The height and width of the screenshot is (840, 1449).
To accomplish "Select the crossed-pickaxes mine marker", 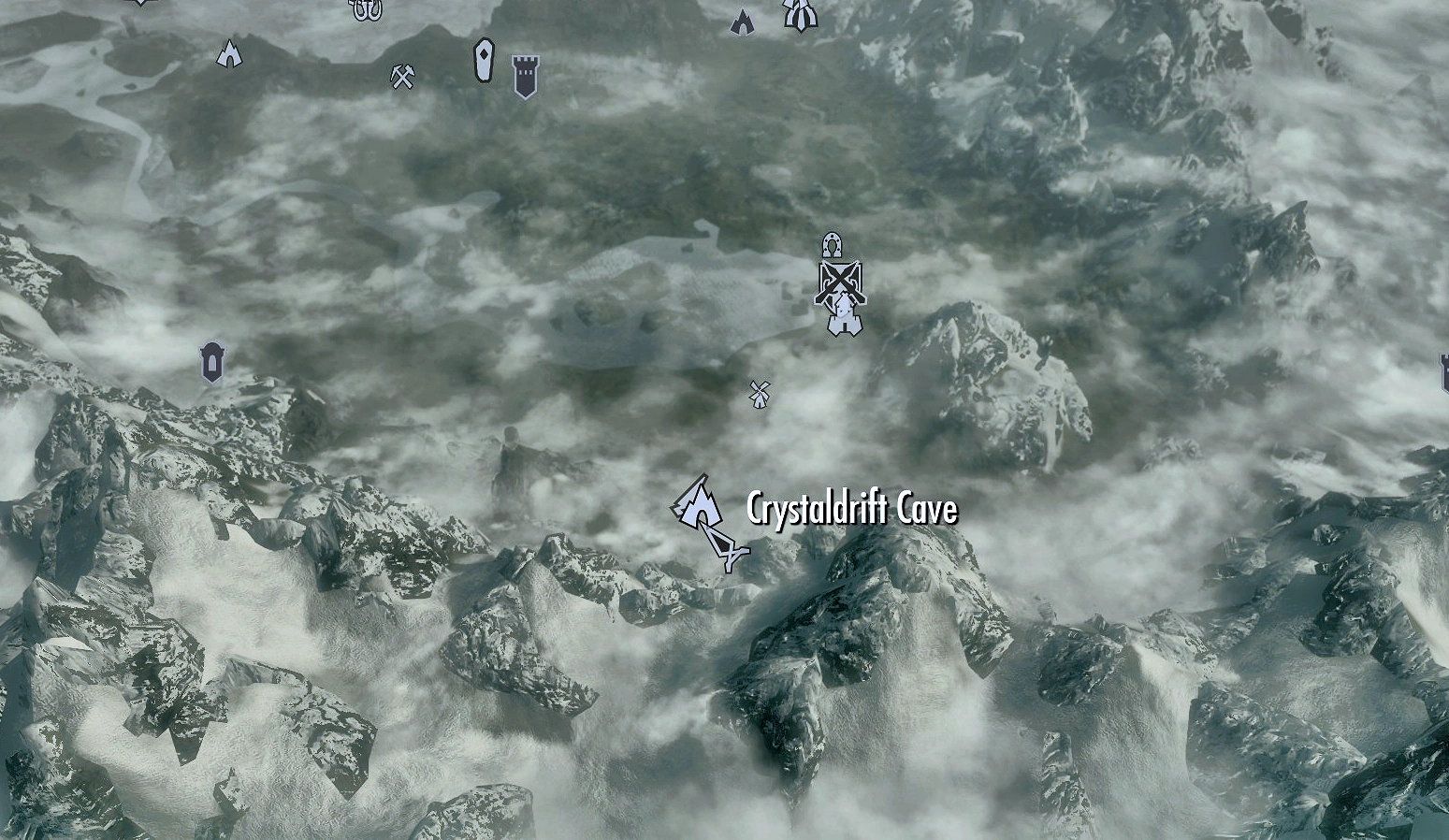I will click(x=402, y=78).
